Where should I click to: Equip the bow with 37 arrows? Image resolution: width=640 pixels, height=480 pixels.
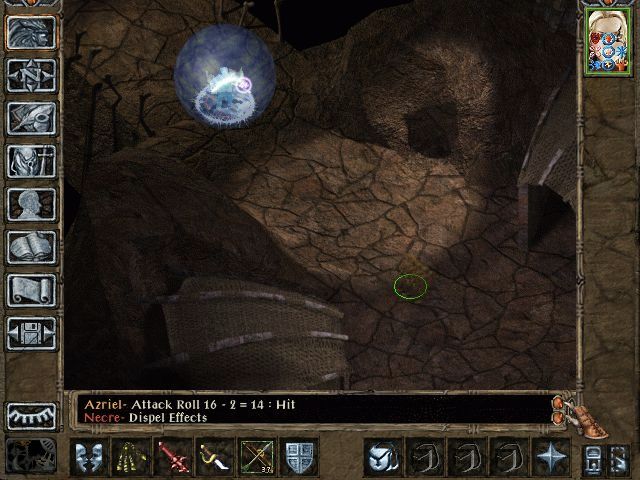coord(257,457)
